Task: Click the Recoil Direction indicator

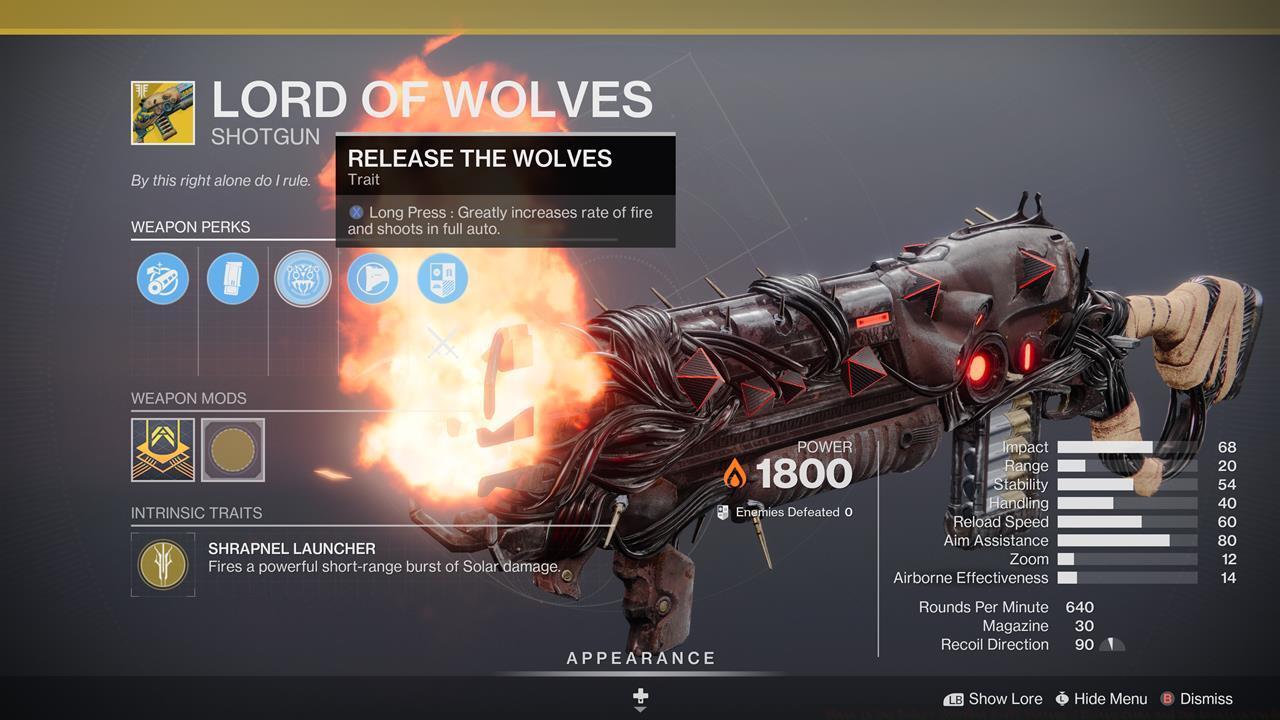Action: pyautogui.click(x=1111, y=645)
